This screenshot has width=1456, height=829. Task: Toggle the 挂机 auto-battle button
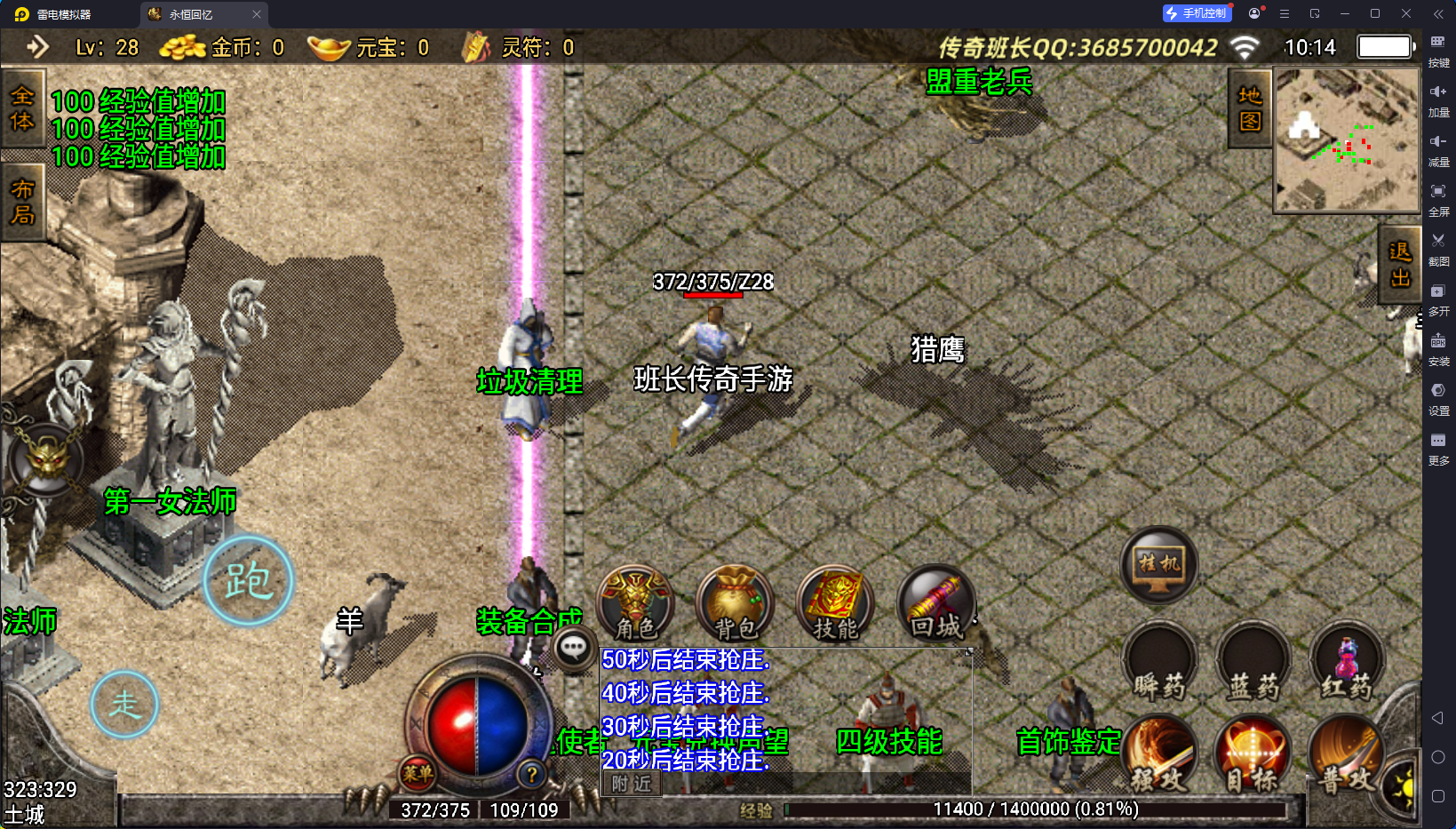(1159, 565)
